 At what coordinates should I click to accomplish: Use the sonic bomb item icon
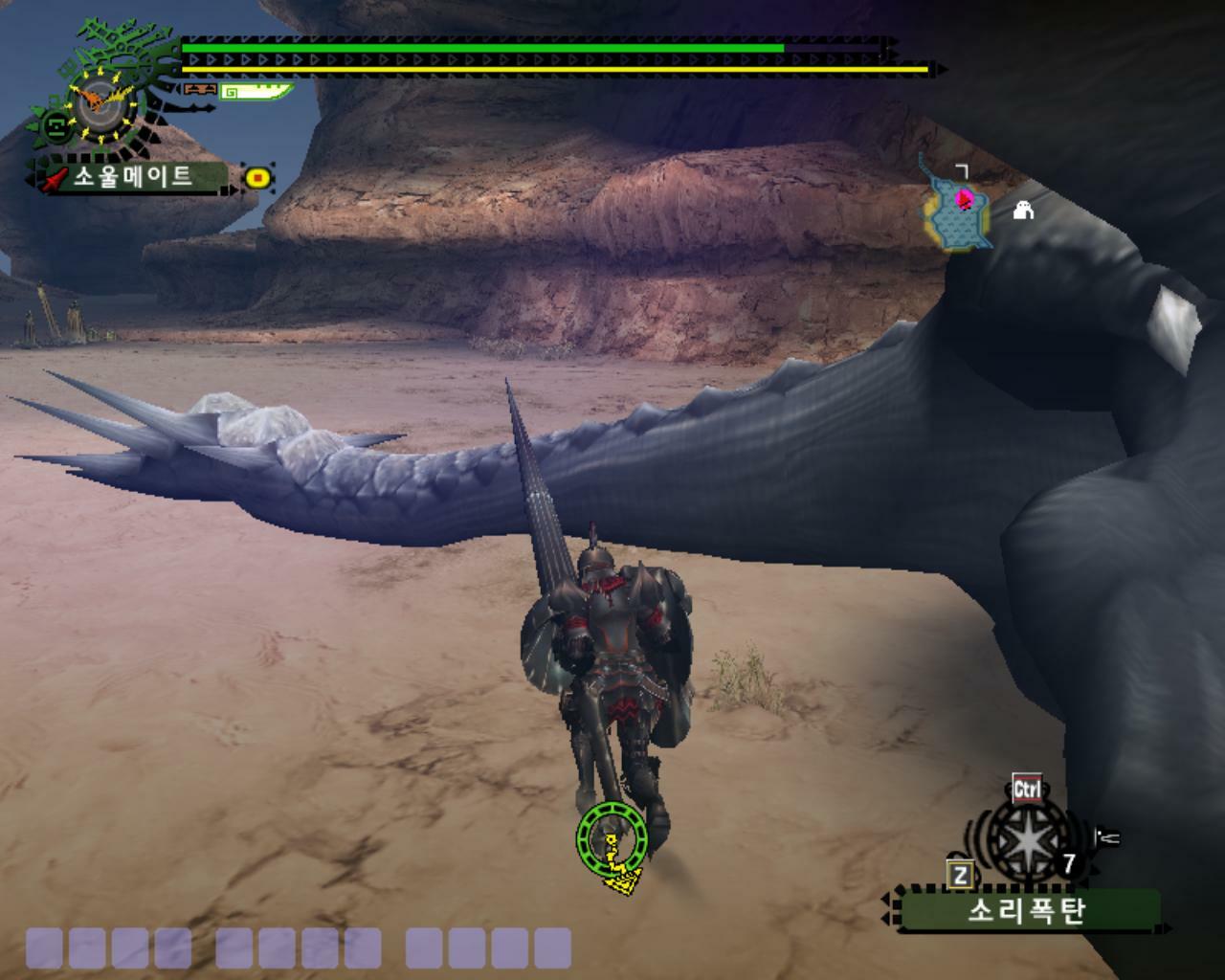(x=1024, y=838)
